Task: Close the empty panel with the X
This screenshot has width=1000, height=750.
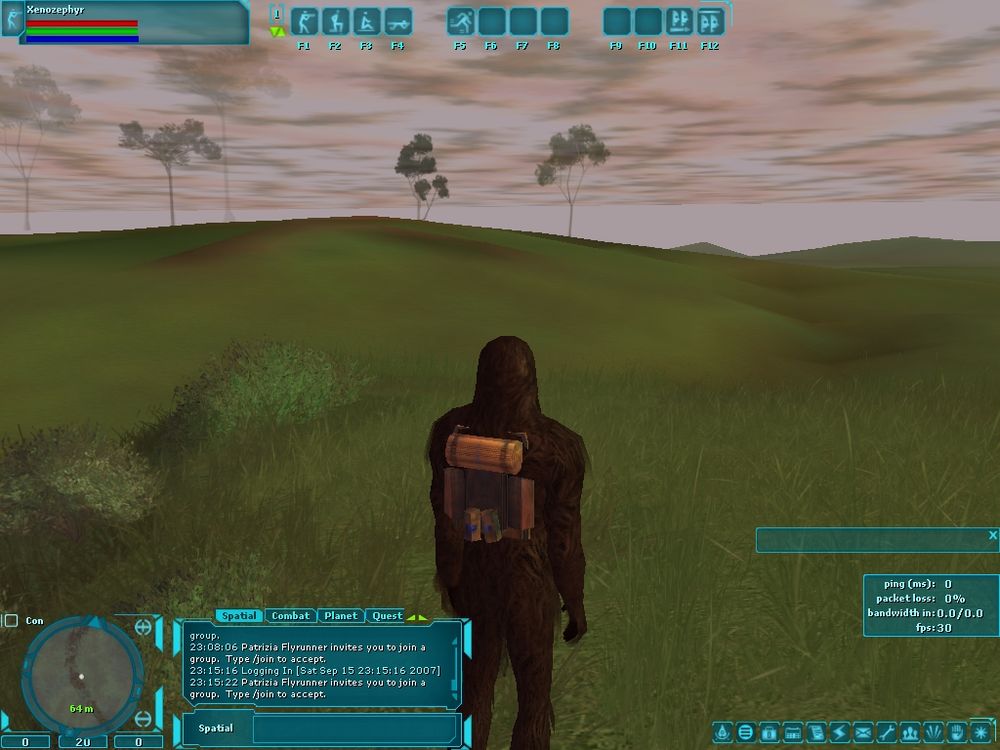Action: click(x=992, y=536)
